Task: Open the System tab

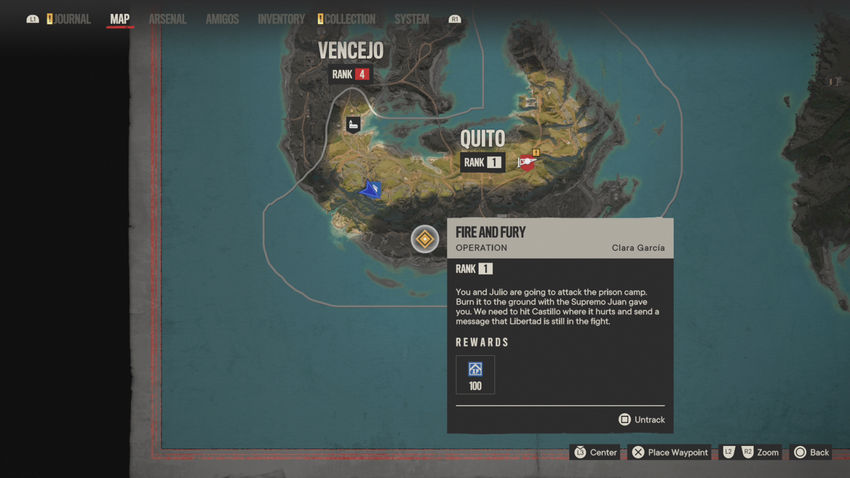Action: (411, 19)
